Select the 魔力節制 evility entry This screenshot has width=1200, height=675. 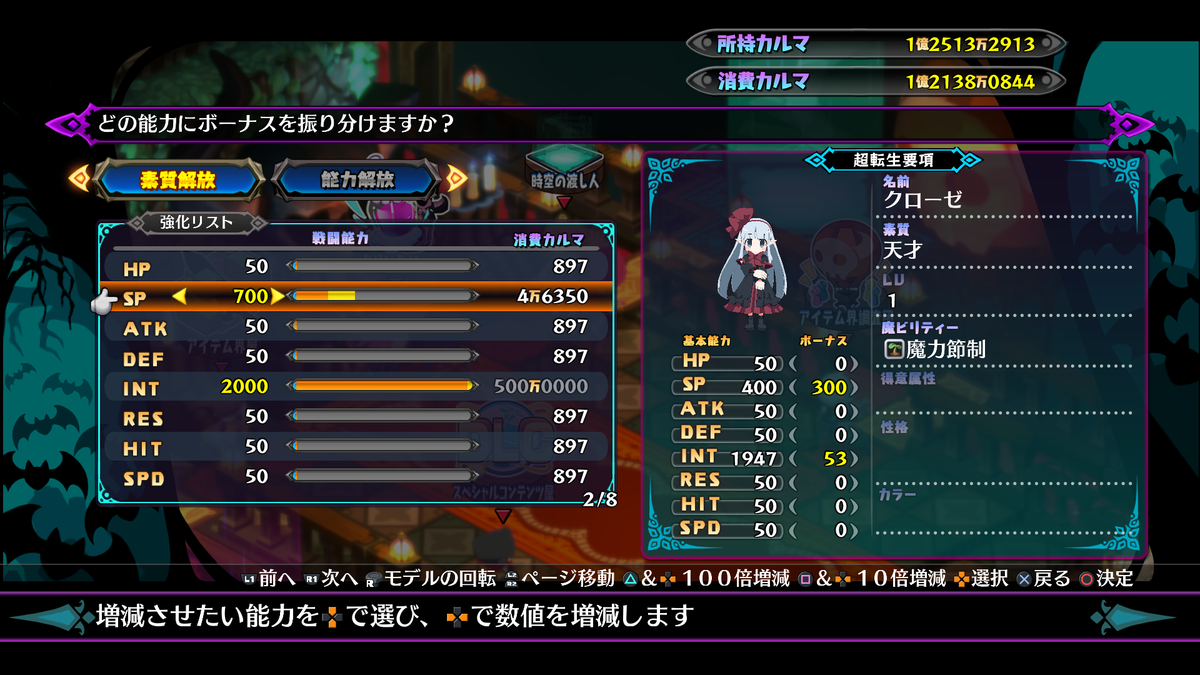click(935, 349)
